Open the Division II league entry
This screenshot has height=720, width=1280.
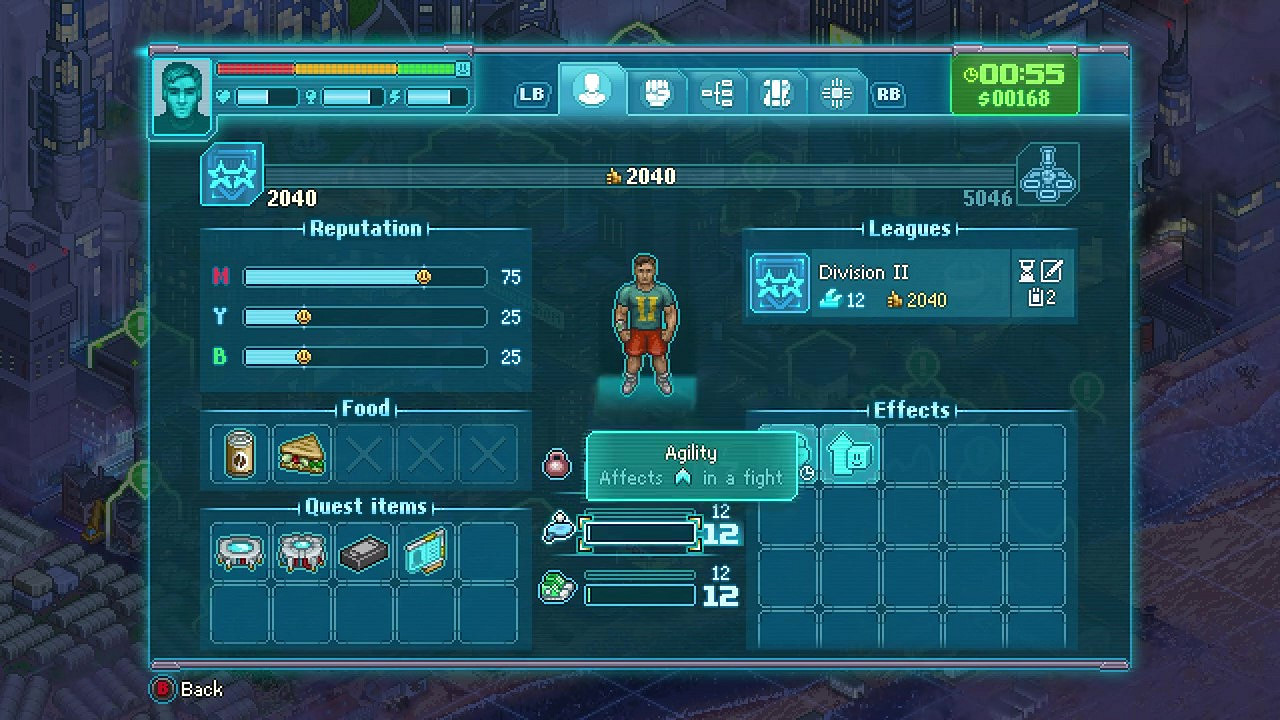coord(880,285)
